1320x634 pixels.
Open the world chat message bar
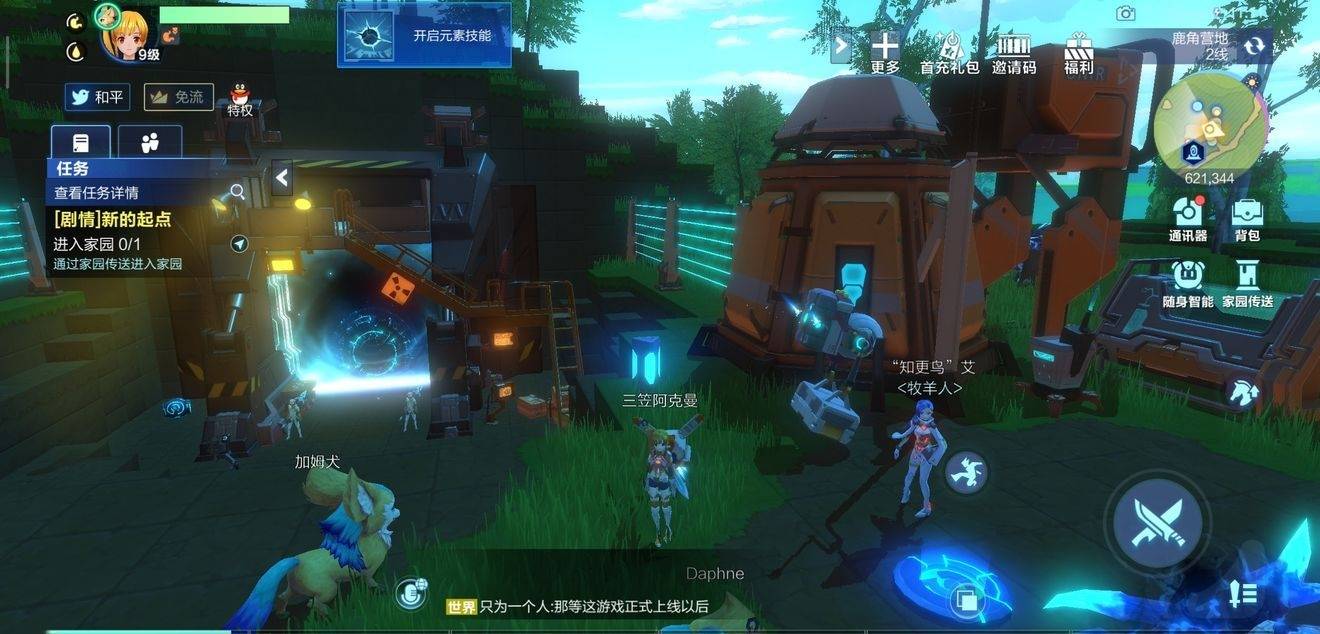(x=580, y=606)
